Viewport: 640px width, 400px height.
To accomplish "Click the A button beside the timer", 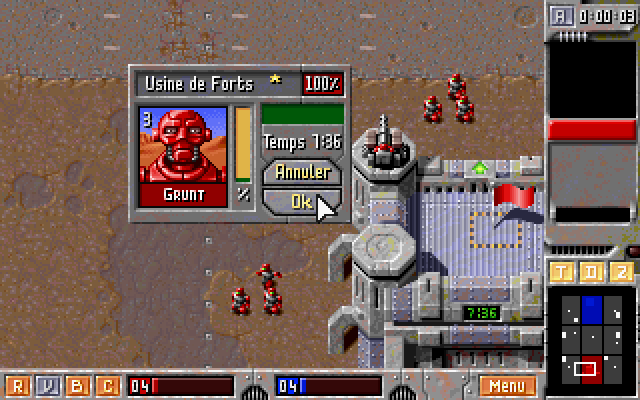I will [561, 15].
